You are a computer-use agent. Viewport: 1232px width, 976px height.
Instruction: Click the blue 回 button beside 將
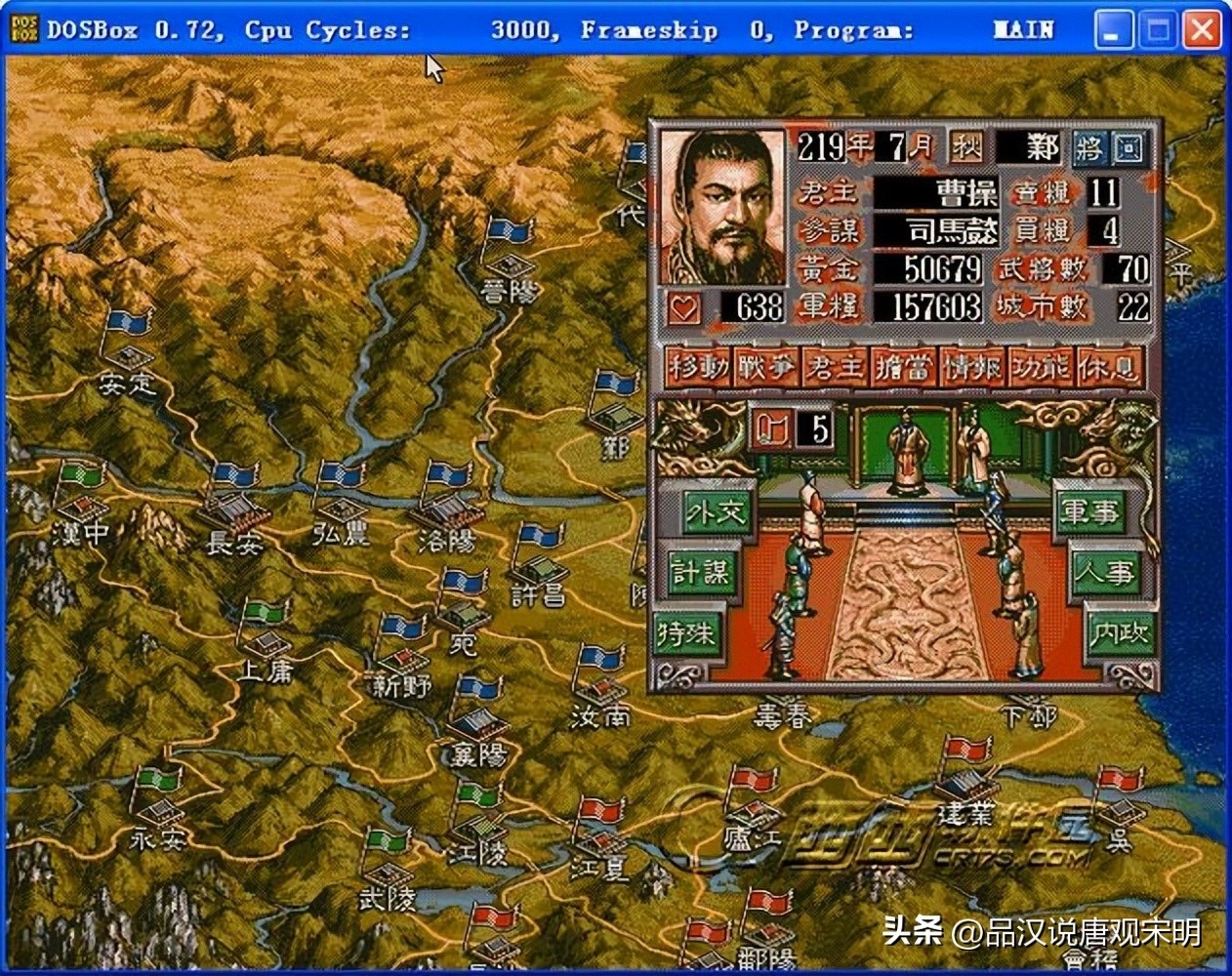(x=1129, y=149)
